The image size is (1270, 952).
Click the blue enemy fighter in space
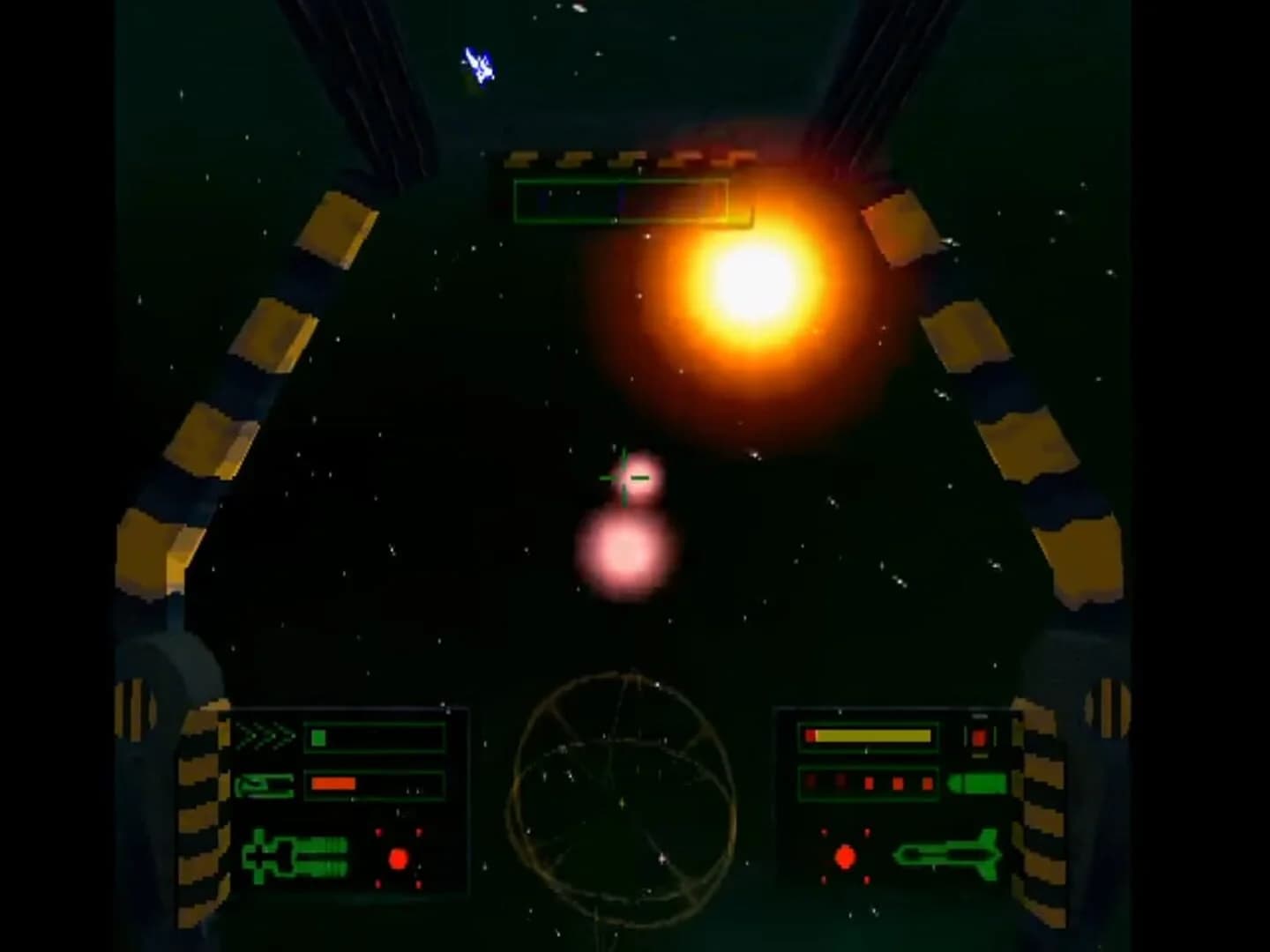coord(477,62)
